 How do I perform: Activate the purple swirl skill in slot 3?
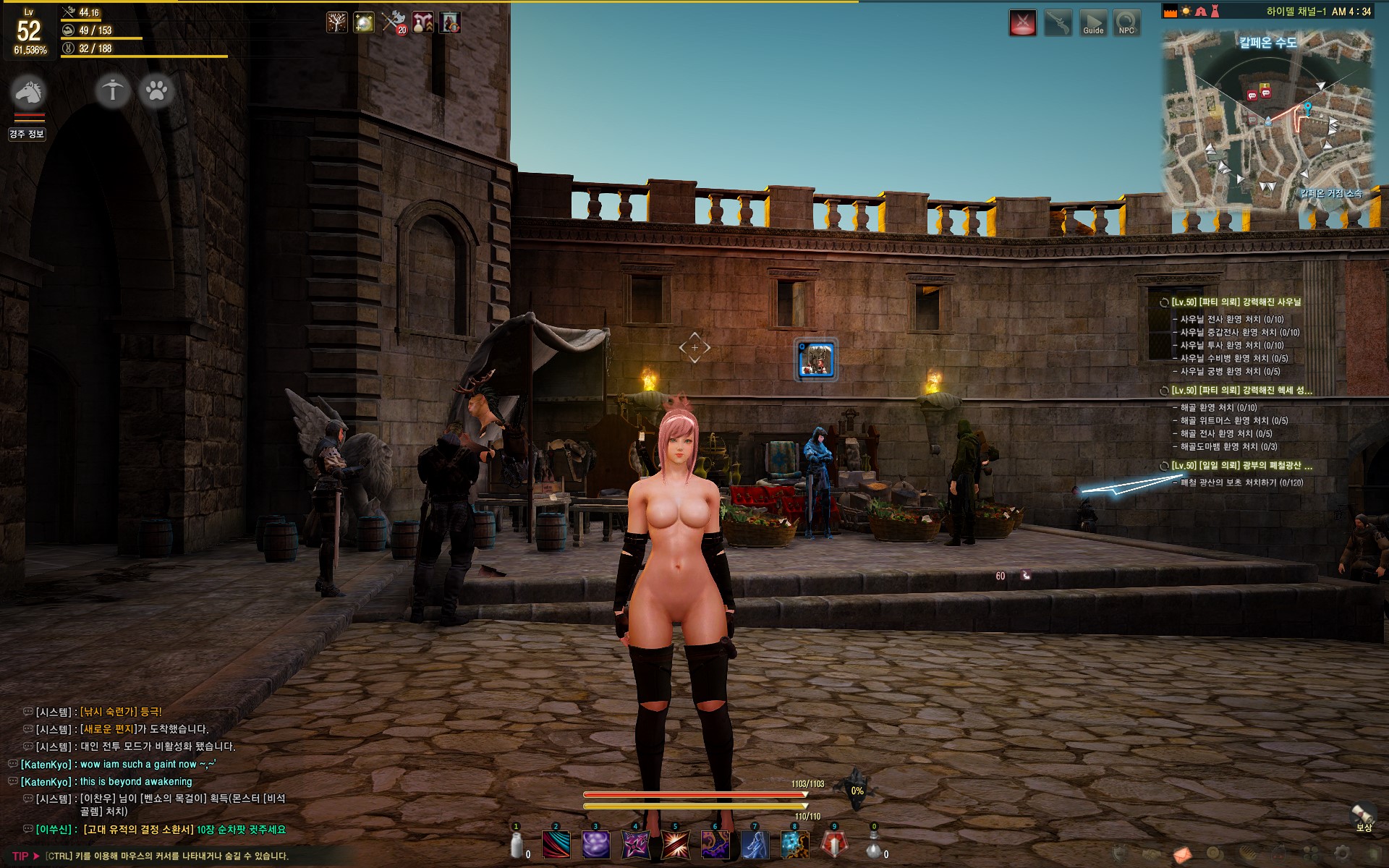pyautogui.click(x=595, y=844)
